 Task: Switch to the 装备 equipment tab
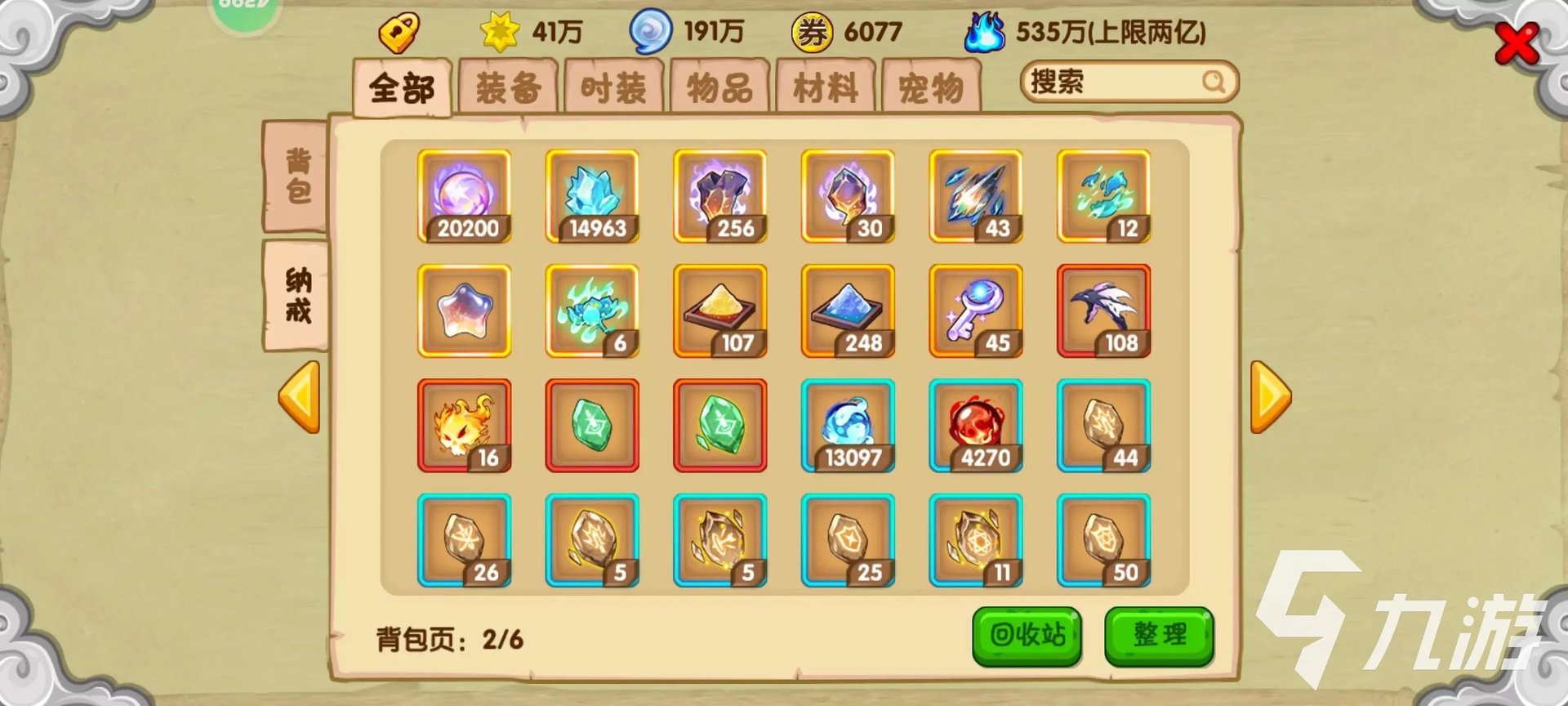(x=508, y=87)
